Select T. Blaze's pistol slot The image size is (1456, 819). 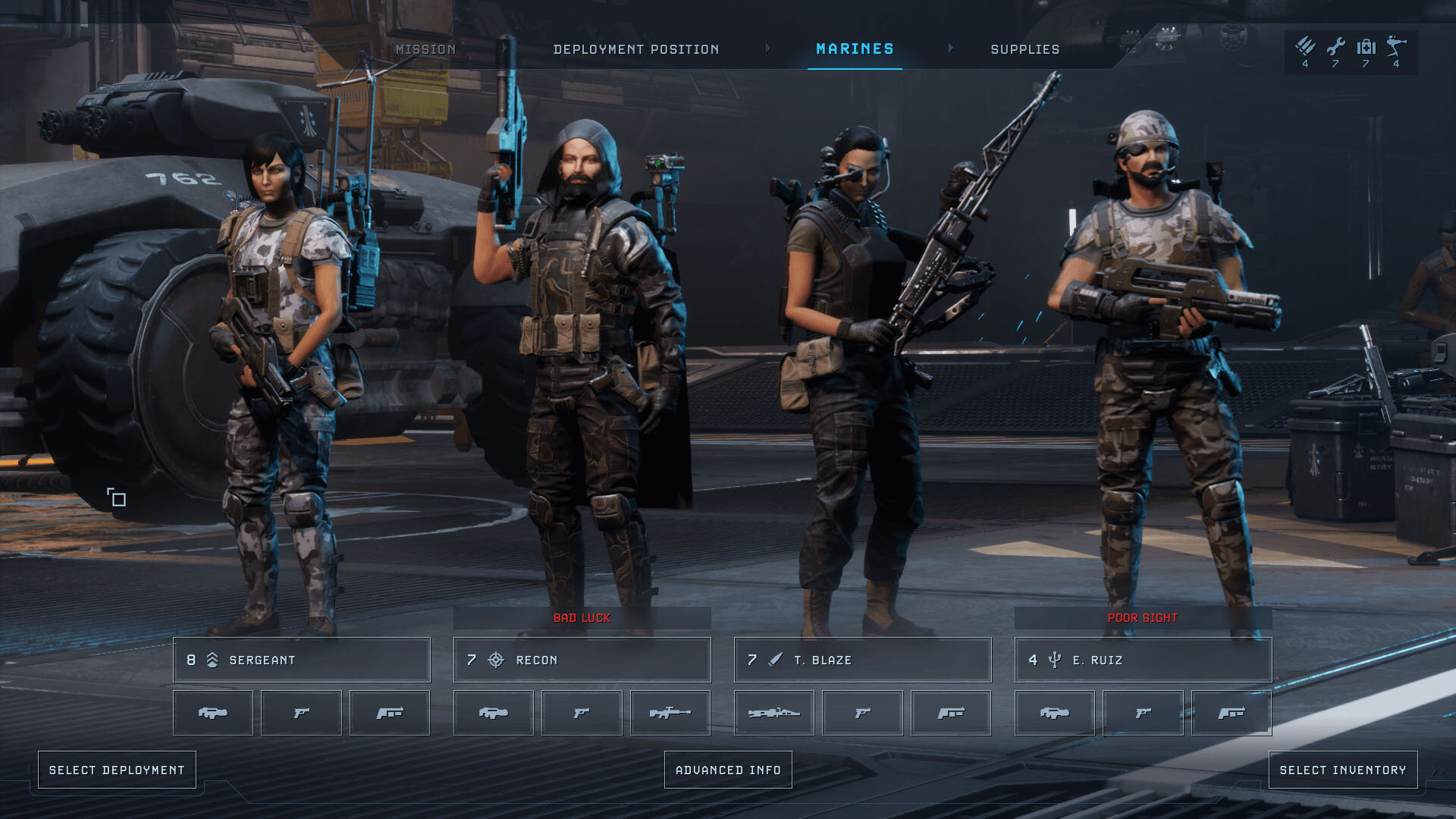click(862, 713)
